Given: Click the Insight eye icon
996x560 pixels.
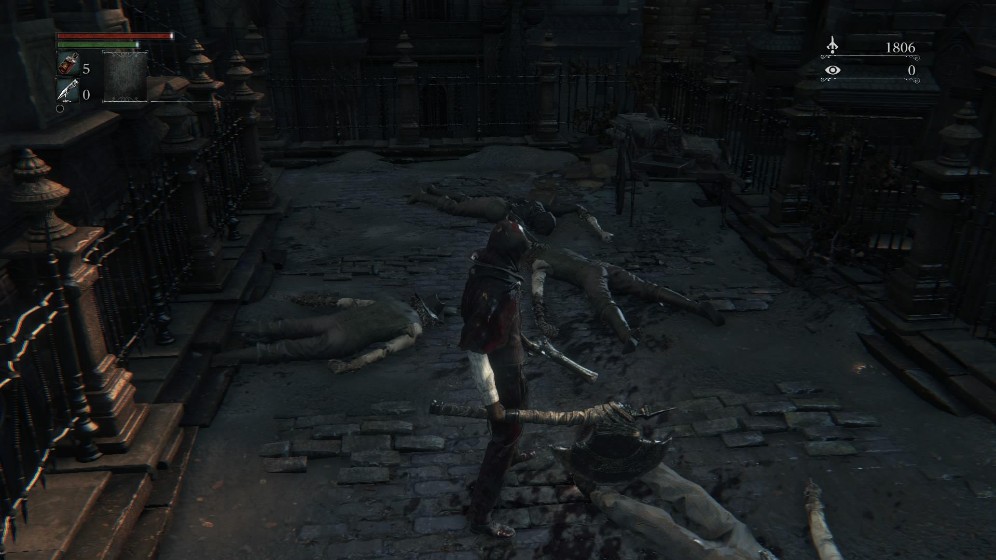Looking at the screenshot, I should (831, 70).
